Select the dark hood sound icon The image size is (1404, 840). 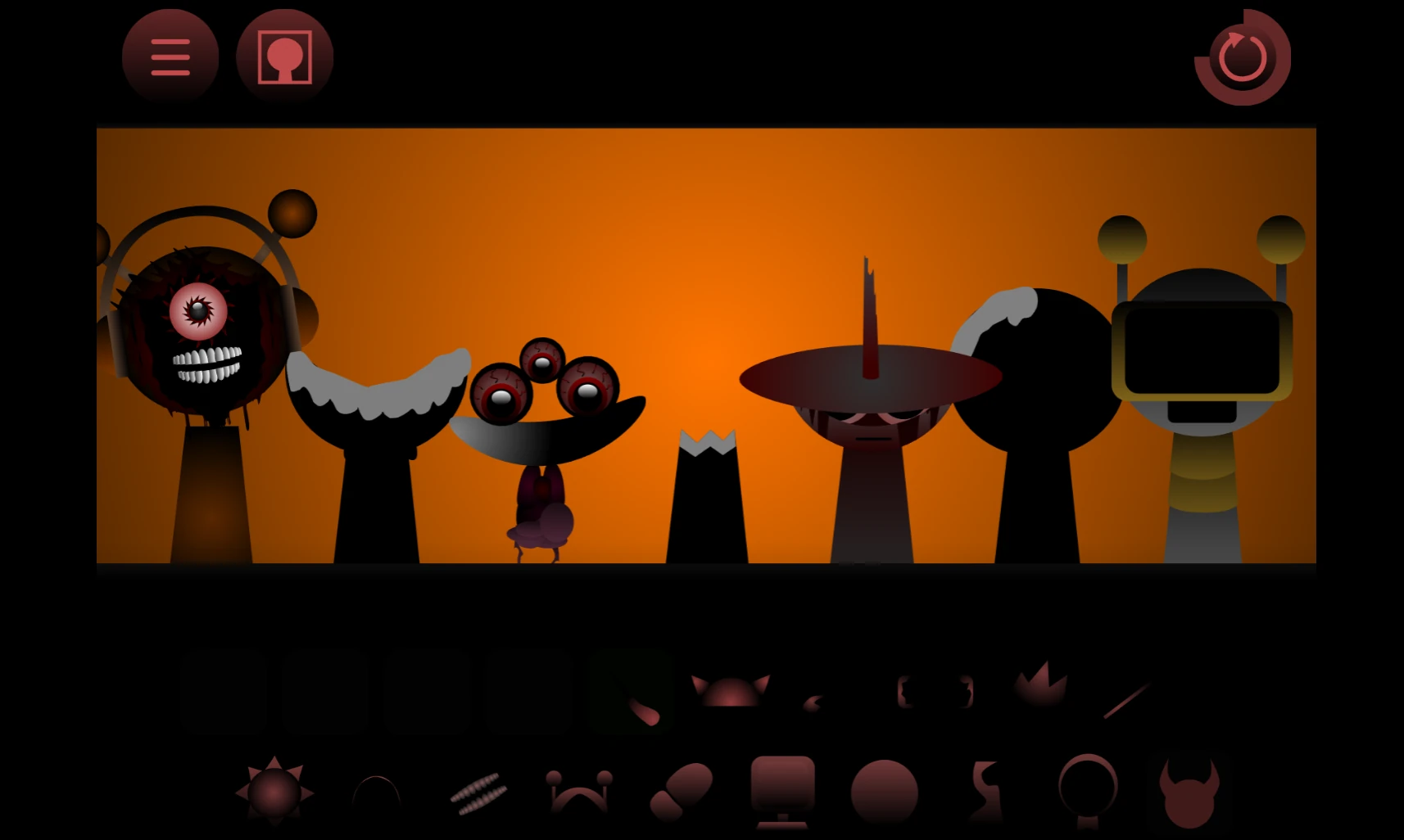pos(375,790)
